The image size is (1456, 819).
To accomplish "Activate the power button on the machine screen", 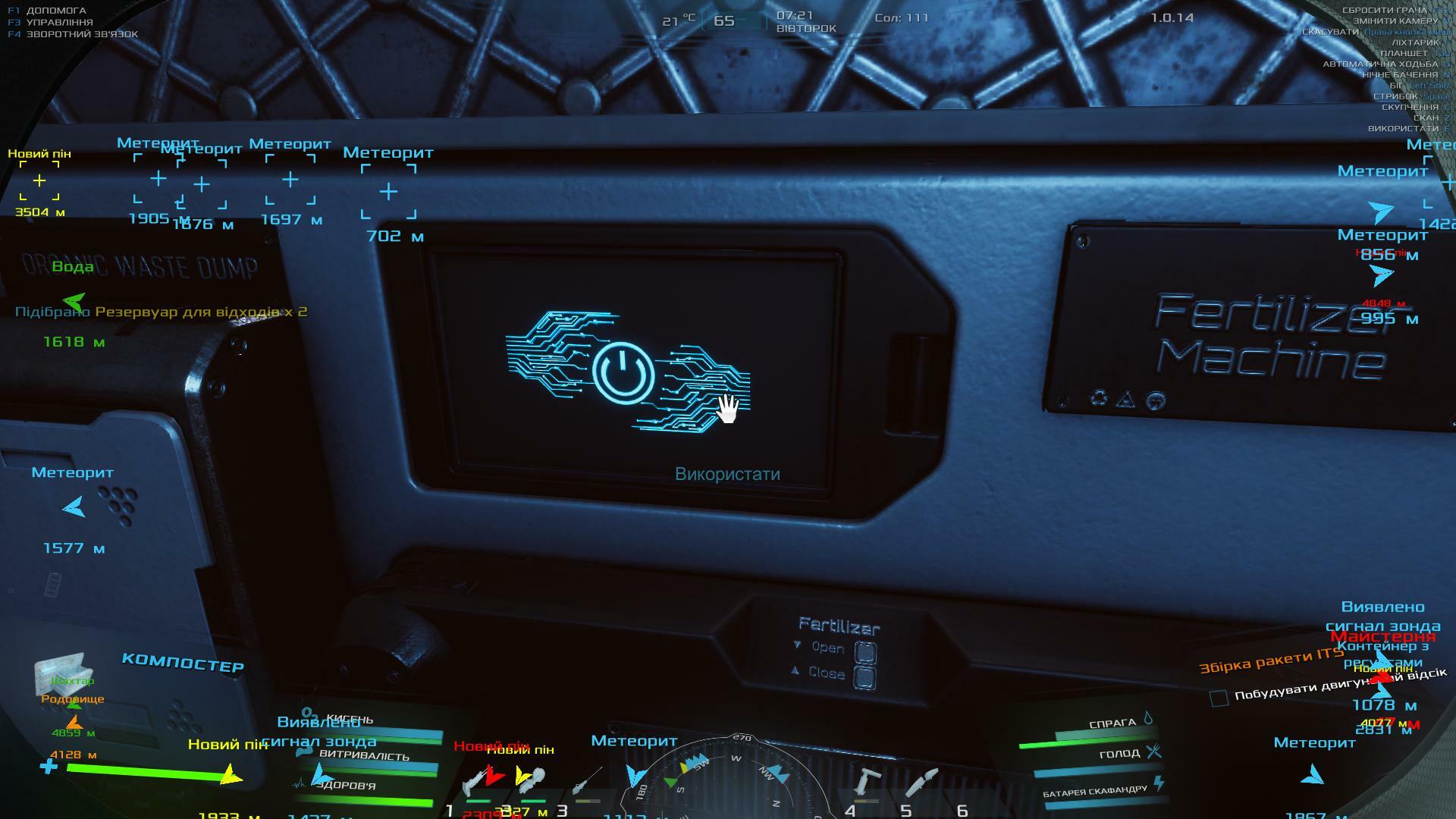I will (623, 375).
